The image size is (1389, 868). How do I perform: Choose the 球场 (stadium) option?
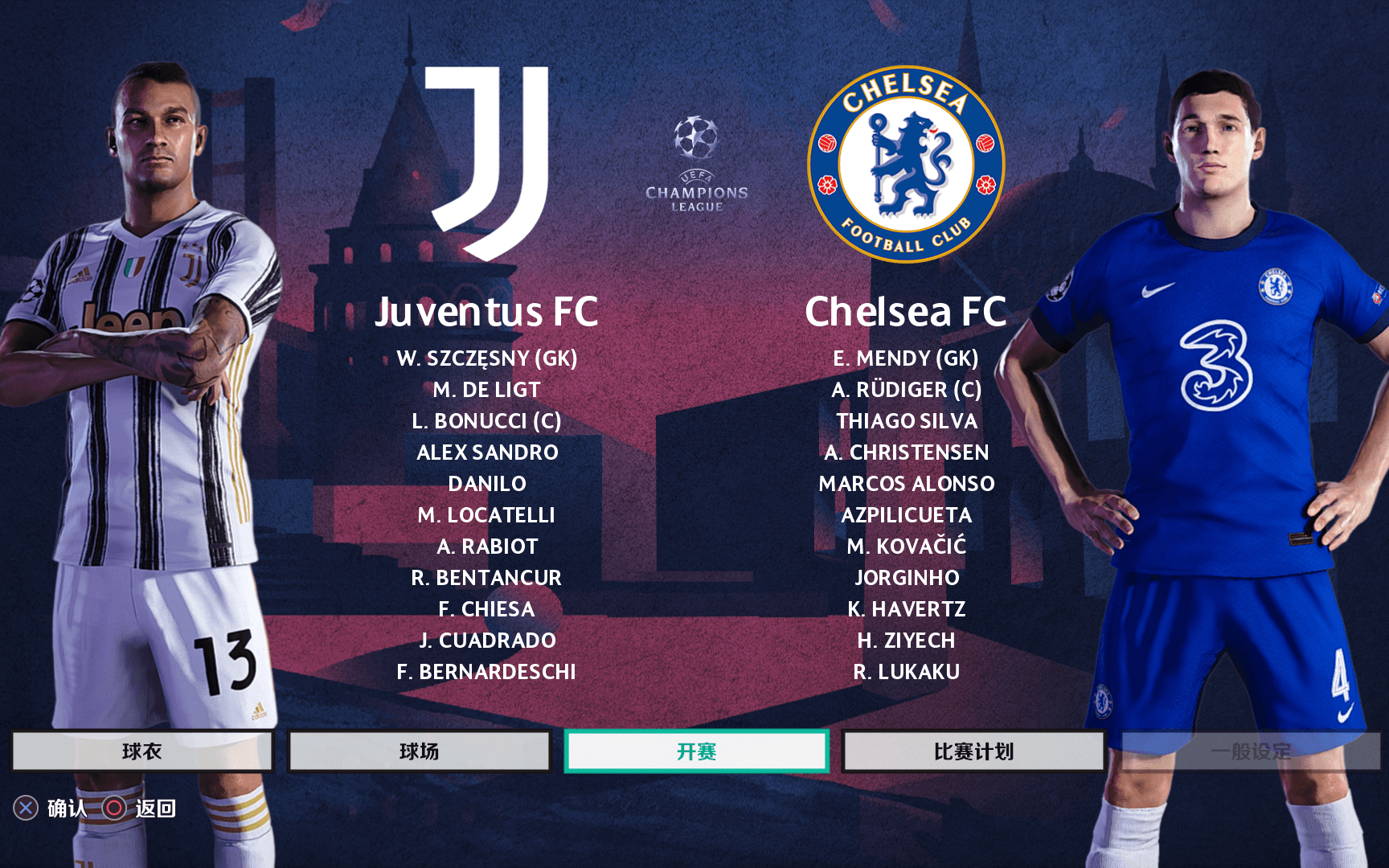(419, 751)
